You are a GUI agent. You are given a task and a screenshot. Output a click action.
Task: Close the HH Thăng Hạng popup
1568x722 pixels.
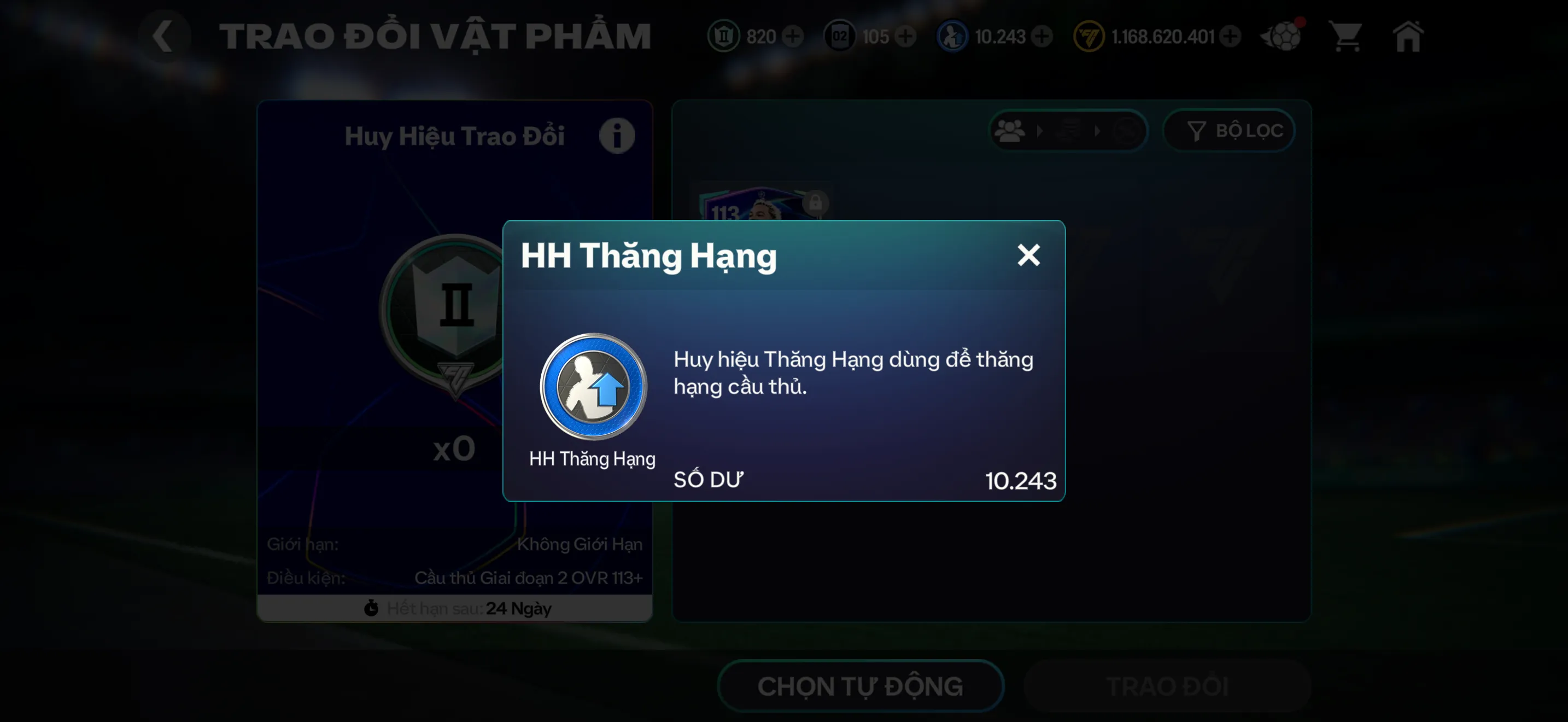1029,255
